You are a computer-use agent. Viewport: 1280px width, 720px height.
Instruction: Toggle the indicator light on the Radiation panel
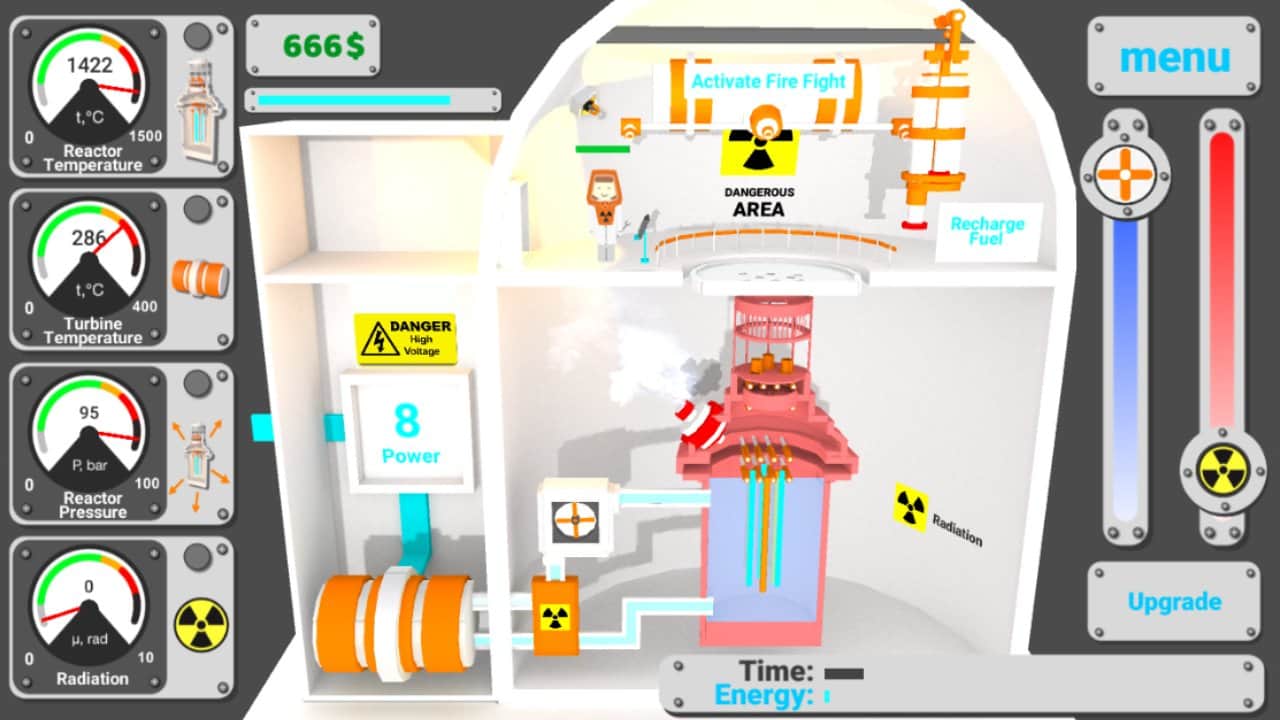point(198,559)
